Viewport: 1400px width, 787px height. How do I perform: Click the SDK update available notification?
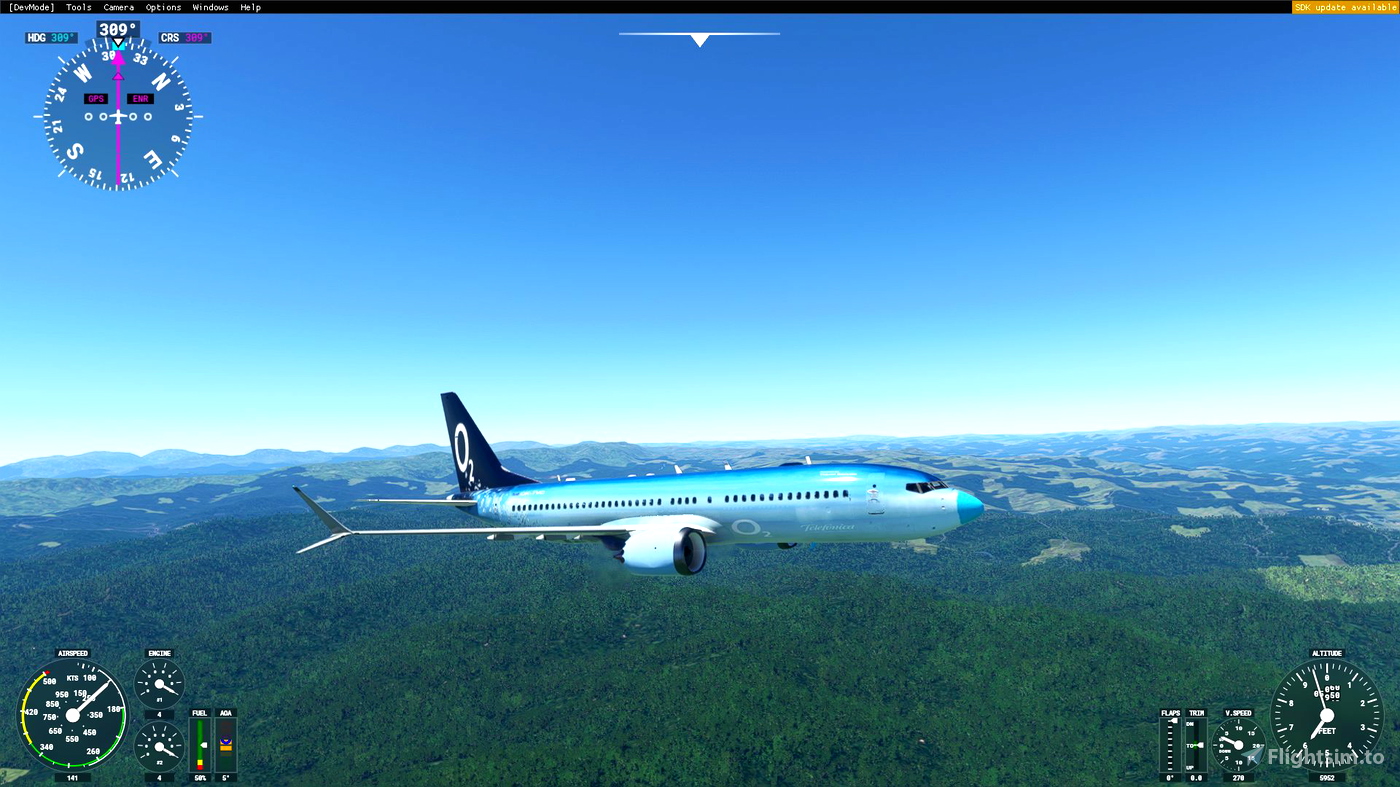pyautogui.click(x=1344, y=6)
